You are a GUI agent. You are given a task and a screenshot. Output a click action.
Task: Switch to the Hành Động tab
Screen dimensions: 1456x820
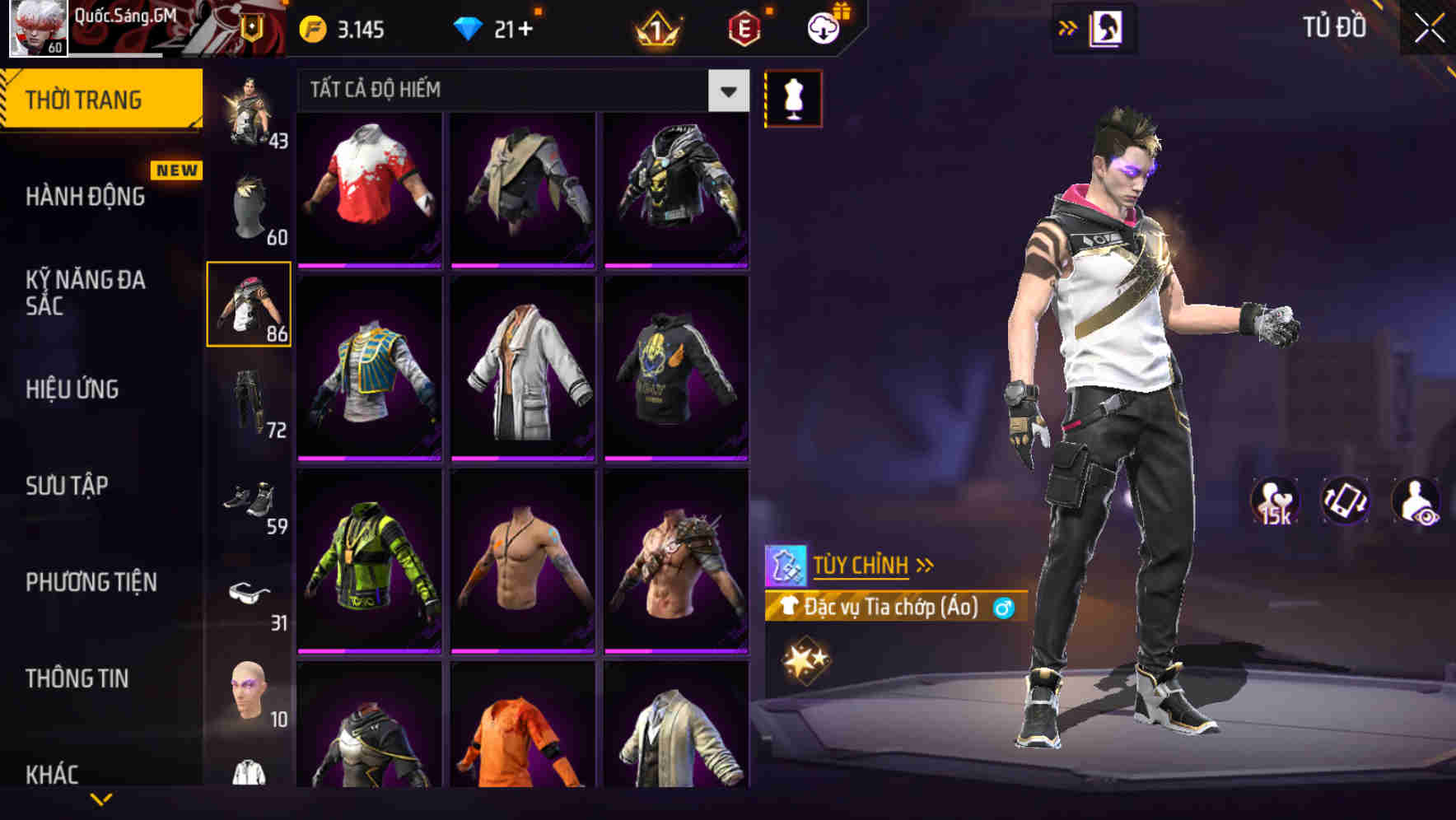(x=86, y=197)
